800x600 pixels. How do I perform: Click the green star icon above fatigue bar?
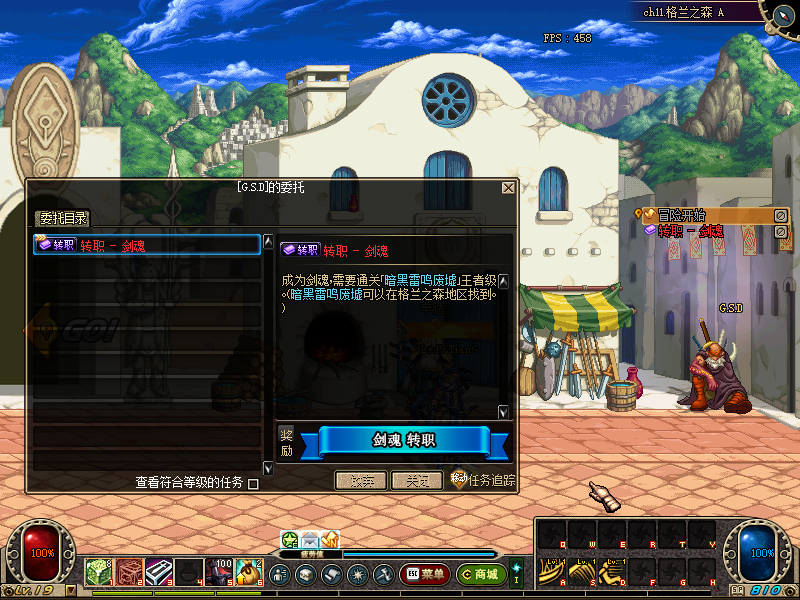290,540
